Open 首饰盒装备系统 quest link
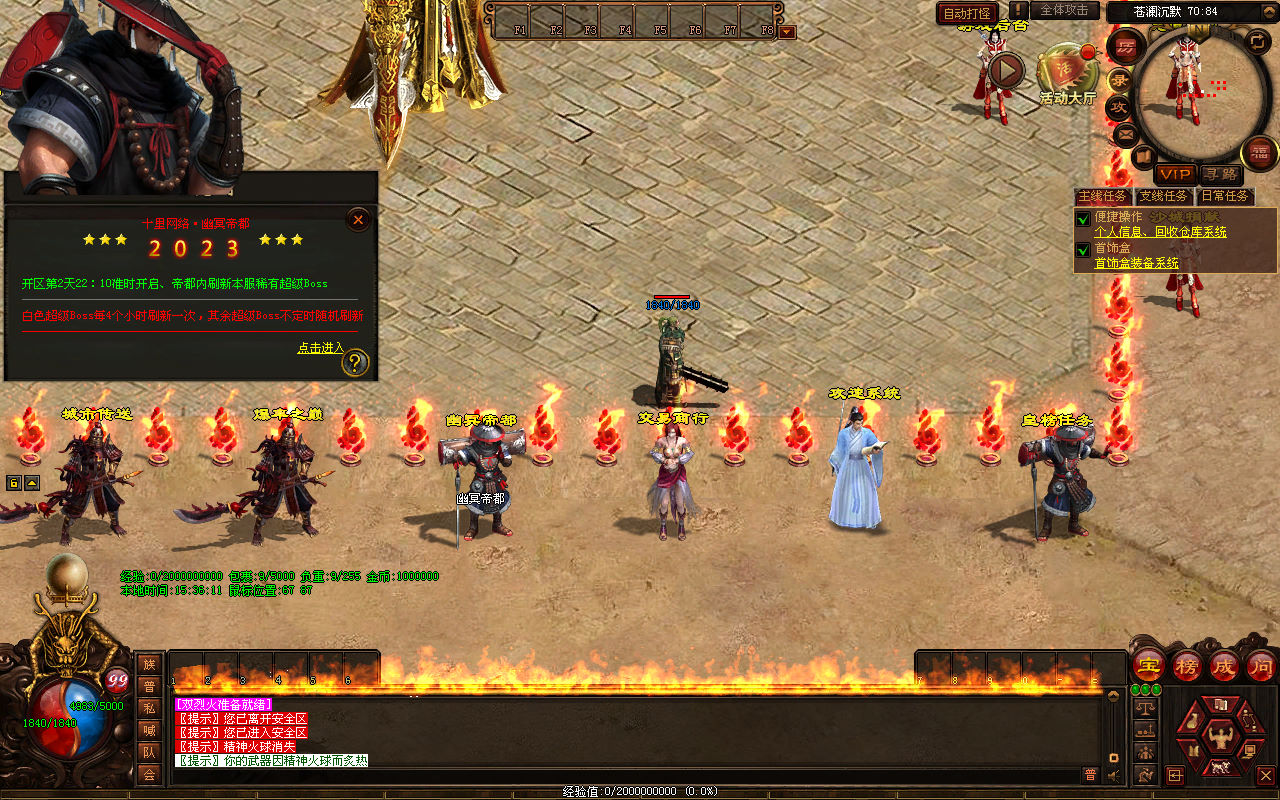This screenshot has height=800, width=1280. tap(1136, 263)
